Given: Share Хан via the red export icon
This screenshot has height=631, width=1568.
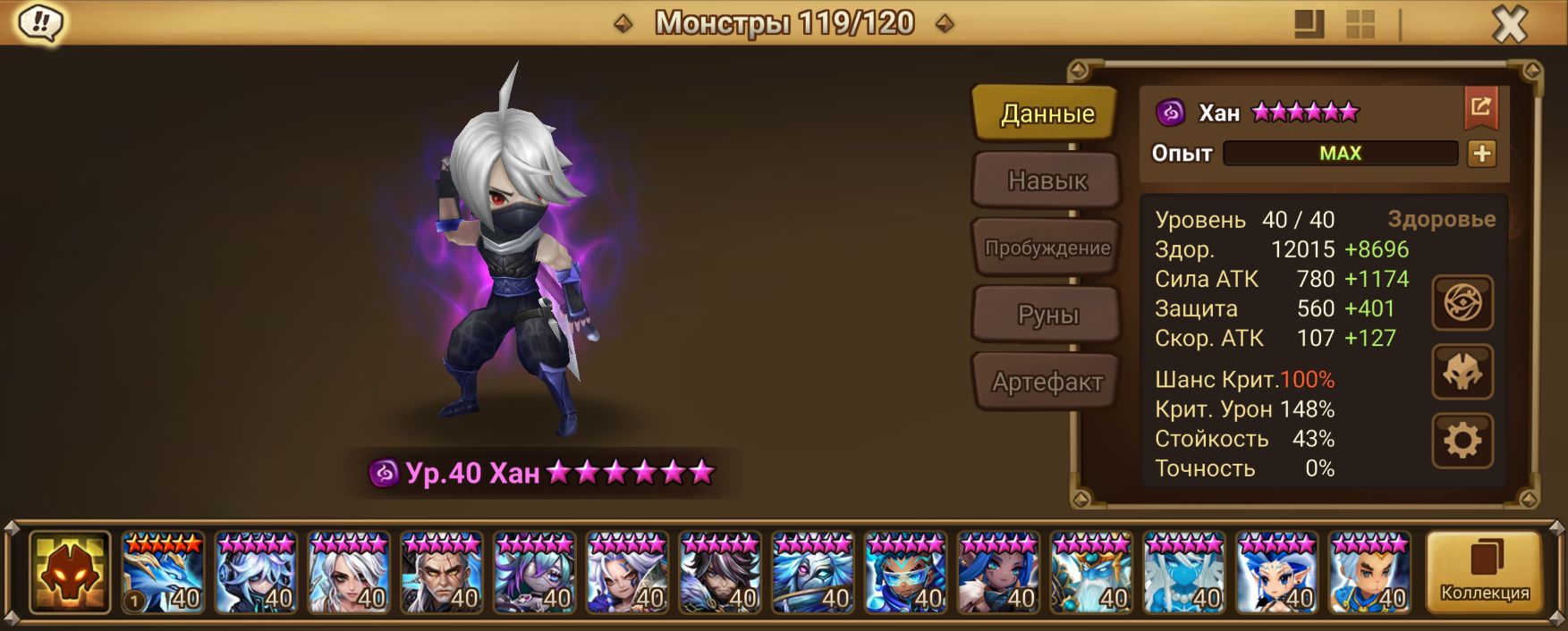Looking at the screenshot, I should [1480, 108].
